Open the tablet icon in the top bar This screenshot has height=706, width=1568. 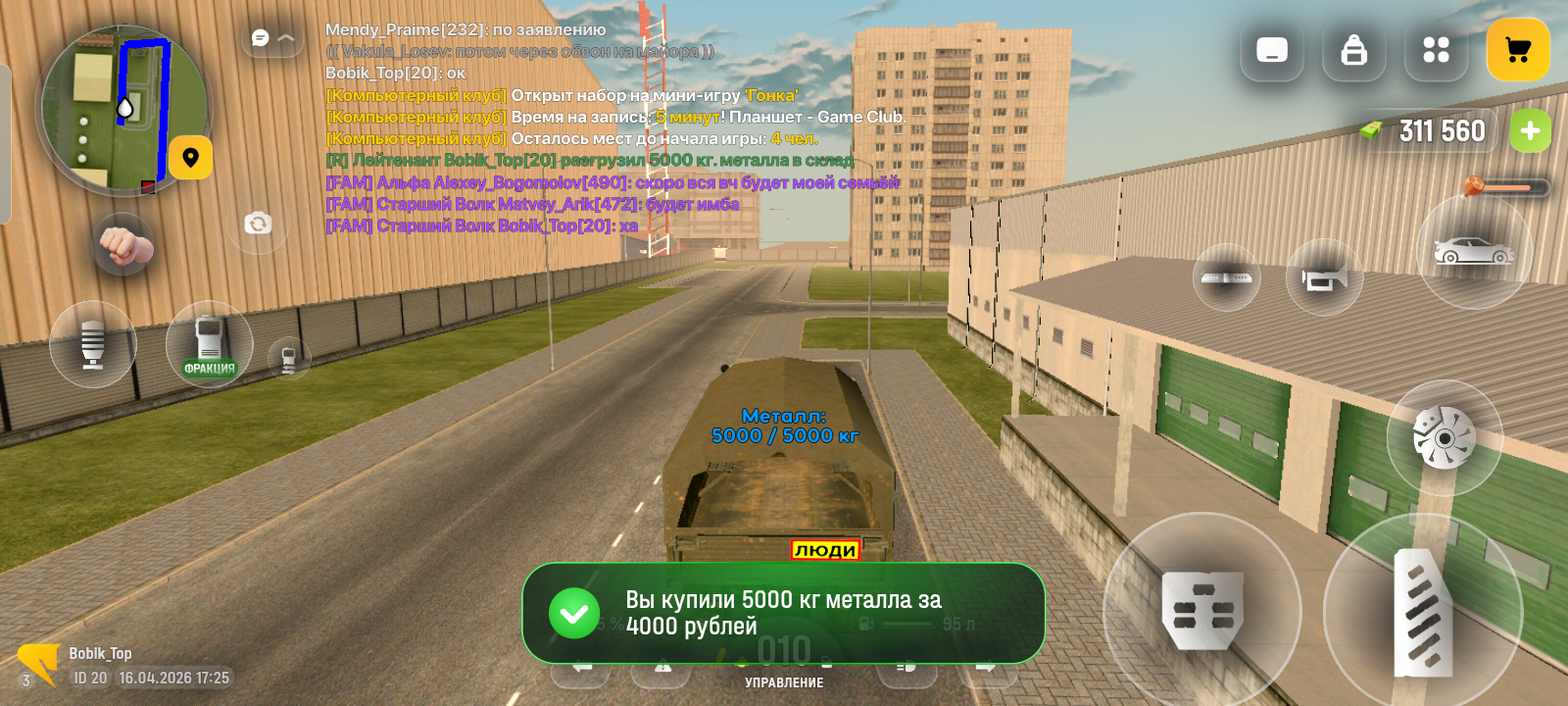point(1272,50)
